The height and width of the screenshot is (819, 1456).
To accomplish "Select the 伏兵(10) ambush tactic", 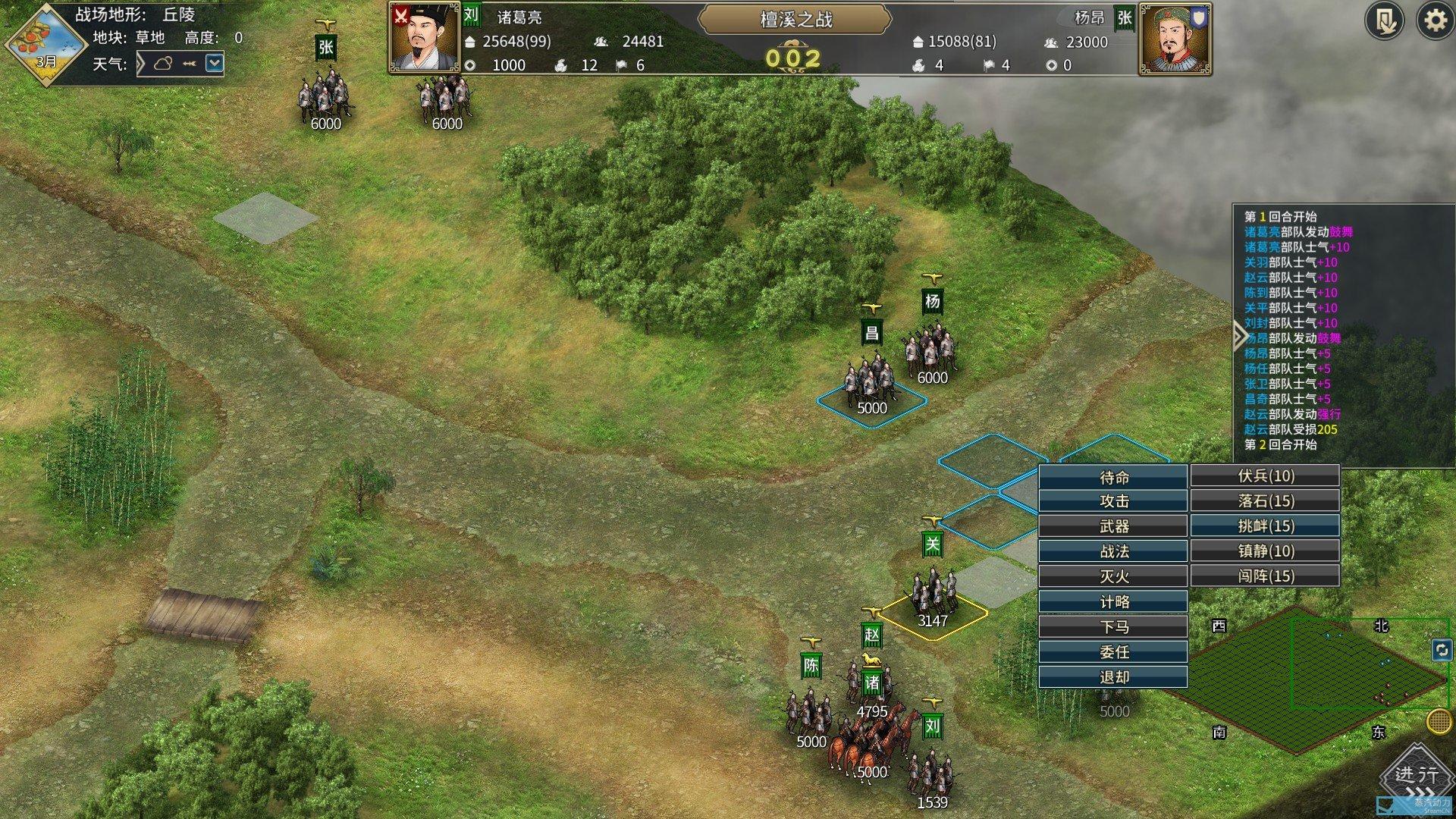I will 1265,475.
